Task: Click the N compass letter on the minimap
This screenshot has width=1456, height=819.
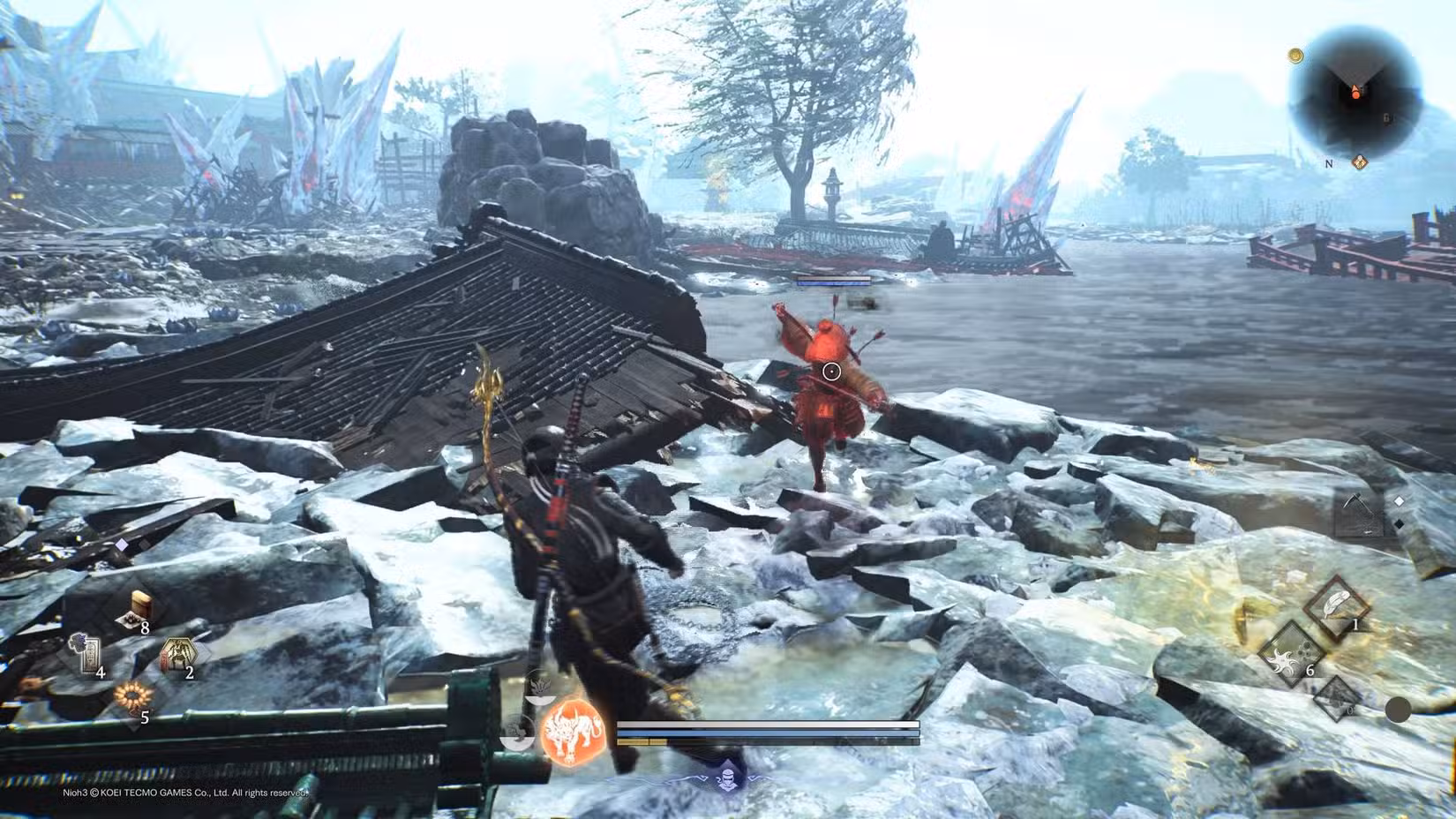Action: coord(1329,164)
